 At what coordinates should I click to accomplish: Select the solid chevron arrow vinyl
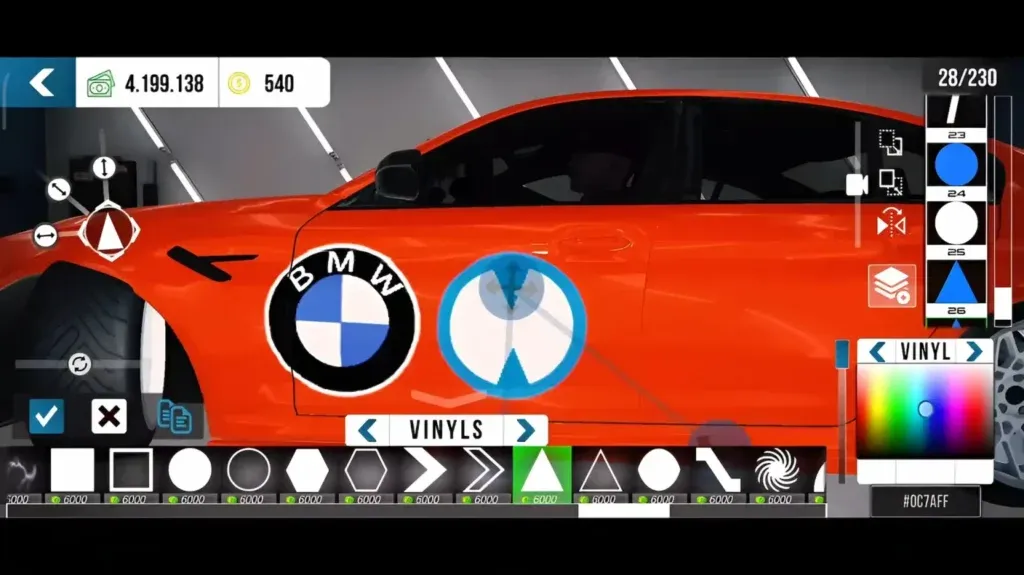click(424, 470)
